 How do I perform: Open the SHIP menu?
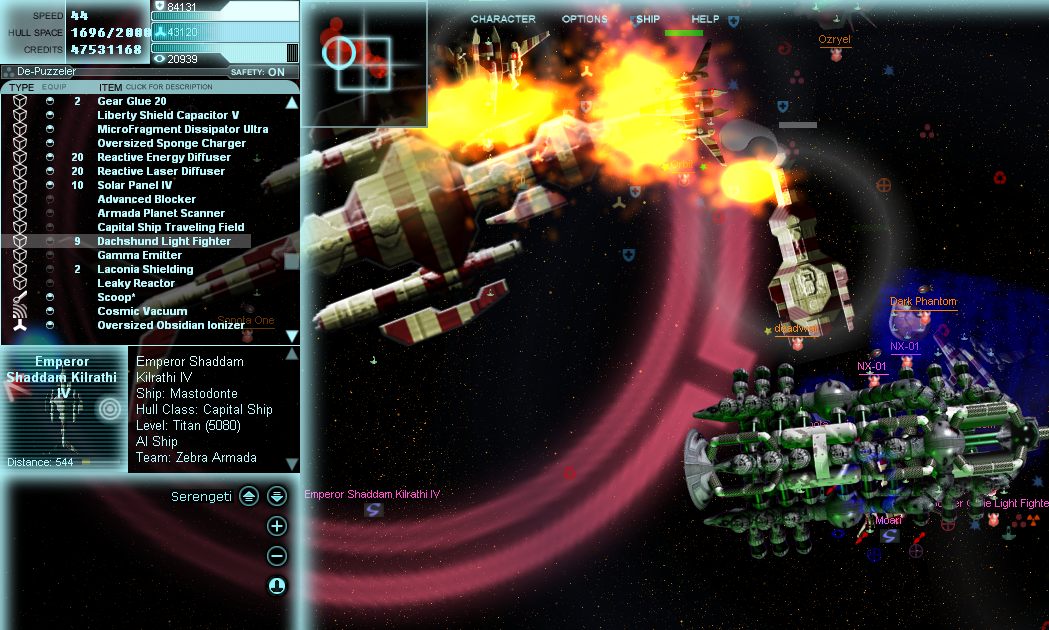[647, 19]
